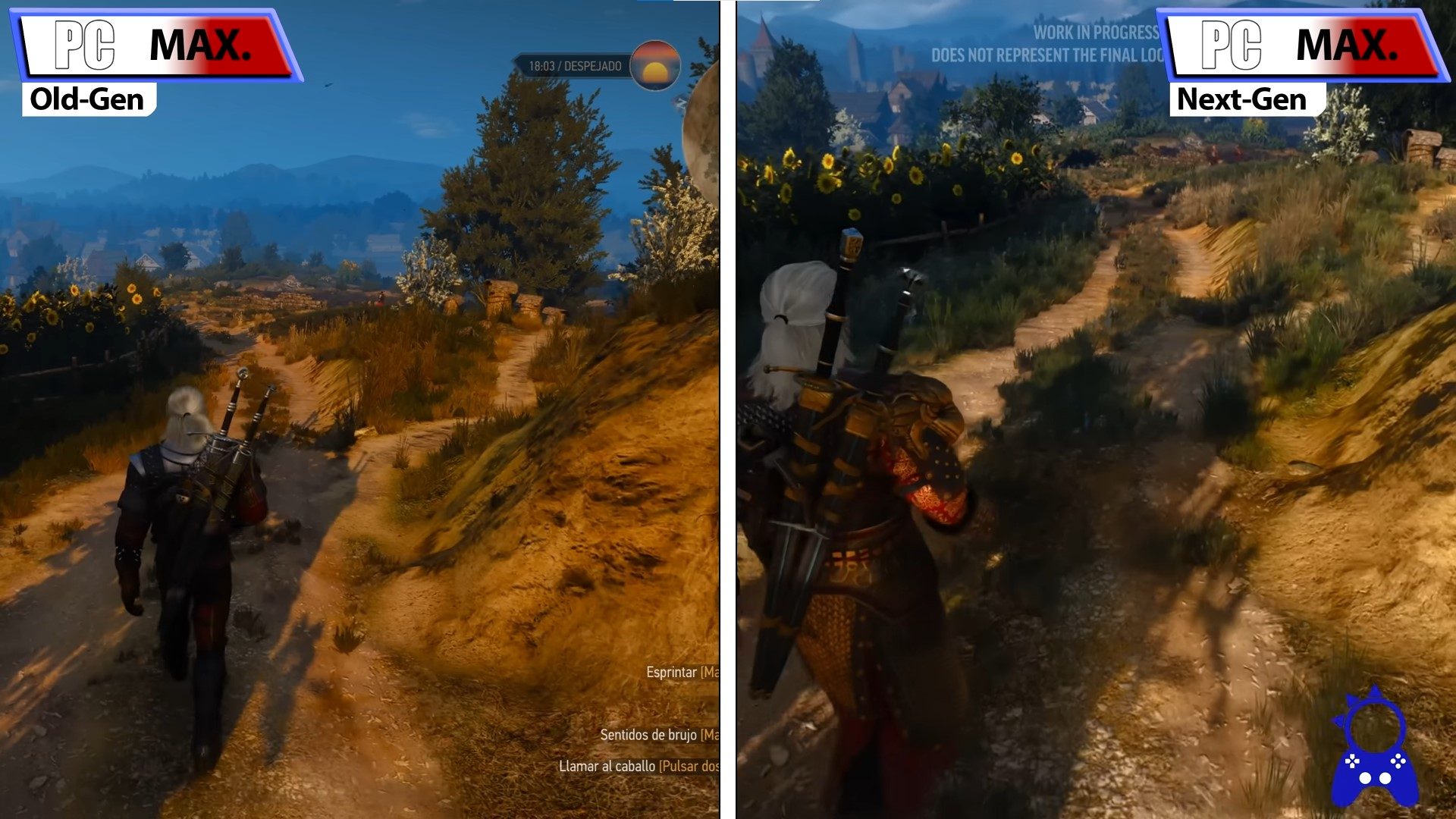Viewport: 1456px width, 819px height.
Task: Toggle the Esprintar sprint prompt
Action: pyautogui.click(x=673, y=672)
